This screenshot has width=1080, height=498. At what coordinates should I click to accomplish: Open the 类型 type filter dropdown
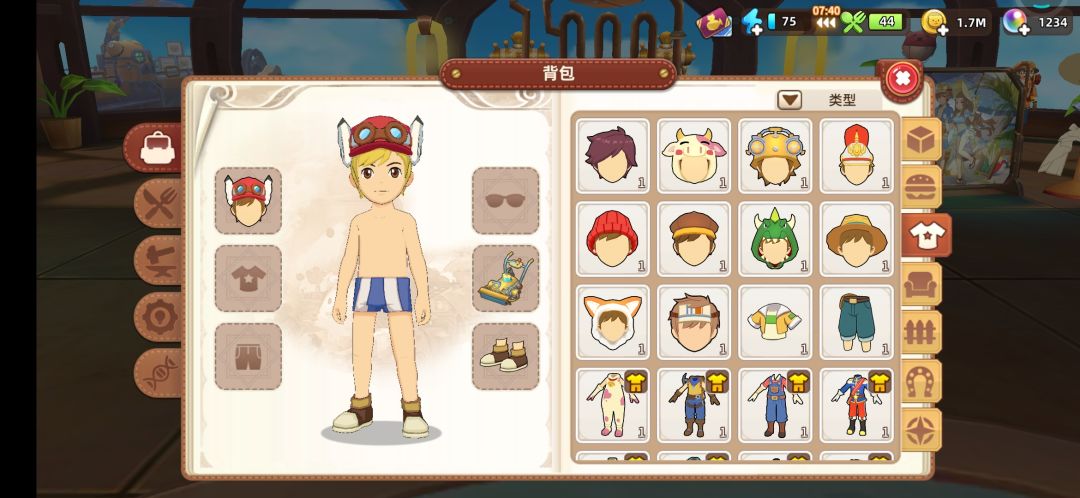[x=790, y=100]
